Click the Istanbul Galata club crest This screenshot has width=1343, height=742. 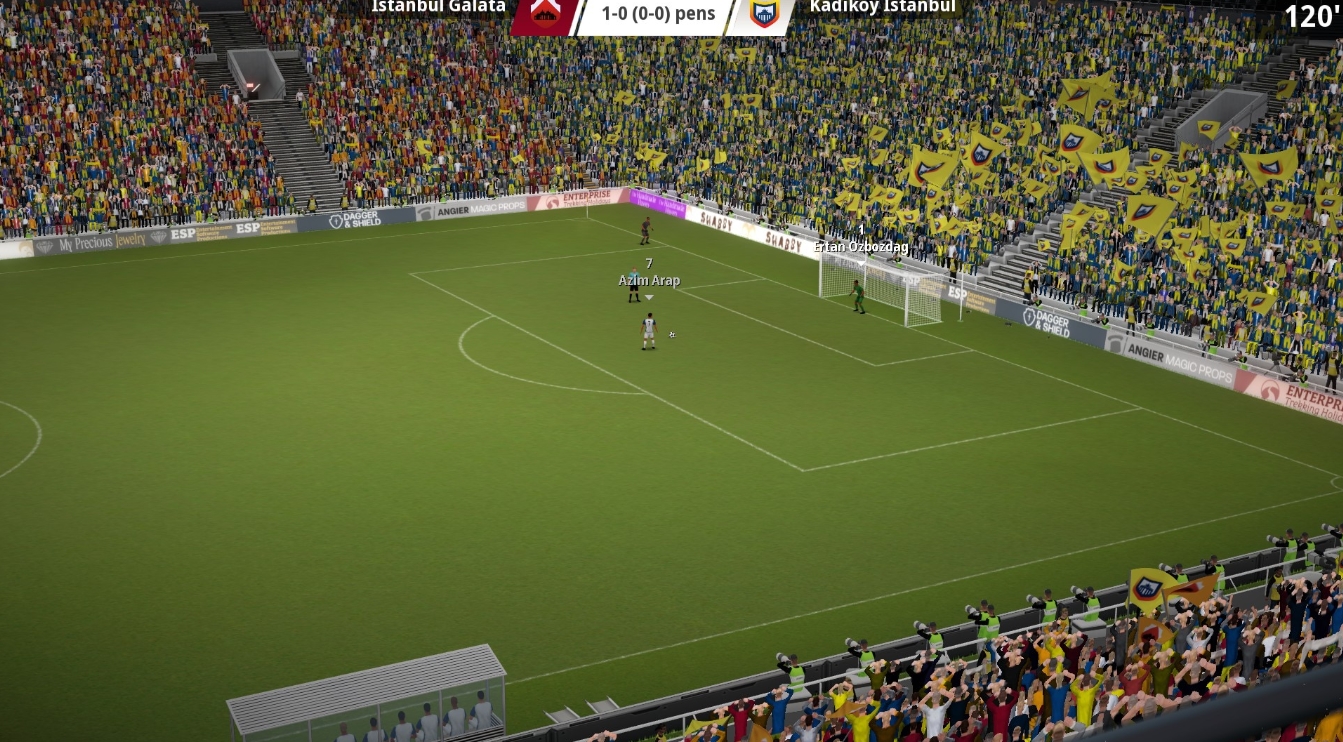point(545,14)
